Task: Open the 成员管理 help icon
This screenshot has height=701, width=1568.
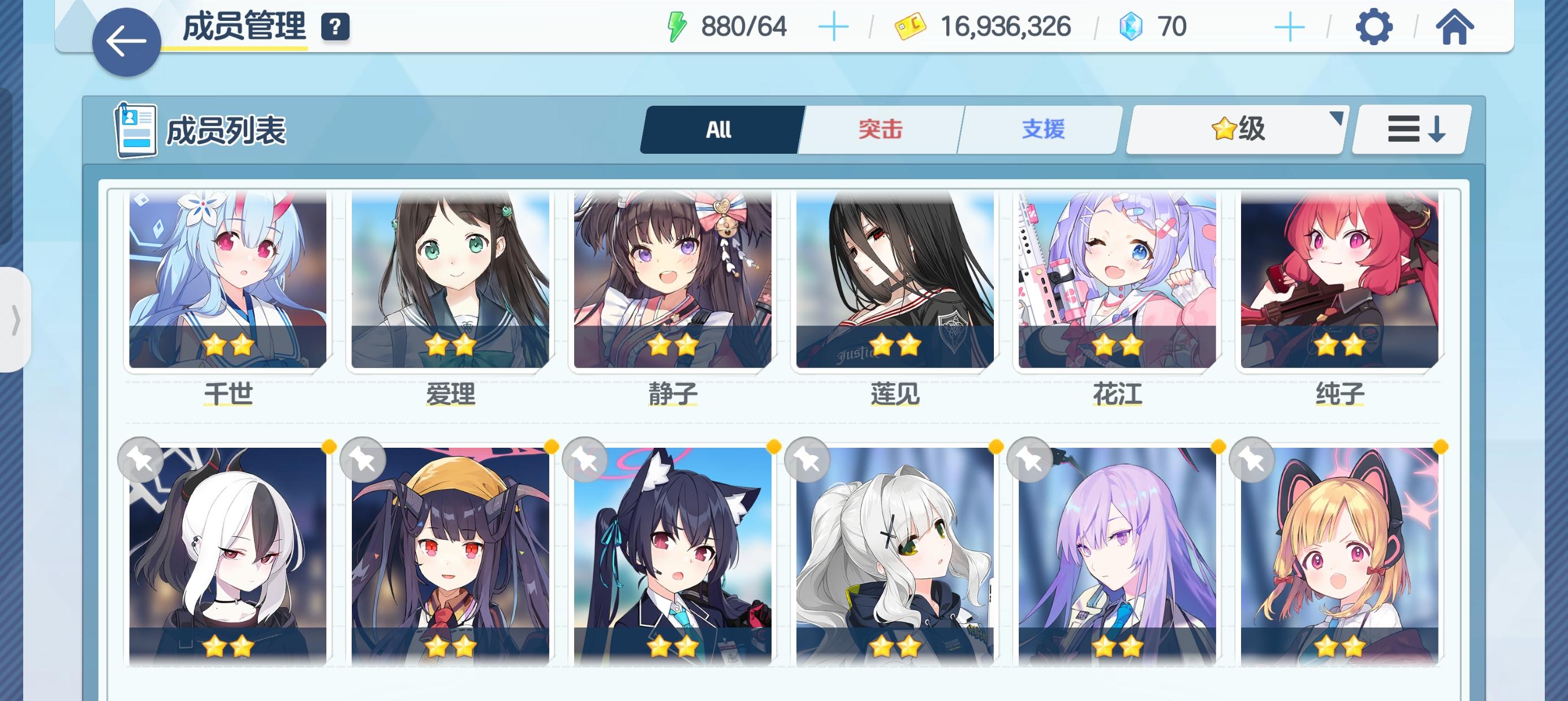Action: tap(337, 25)
